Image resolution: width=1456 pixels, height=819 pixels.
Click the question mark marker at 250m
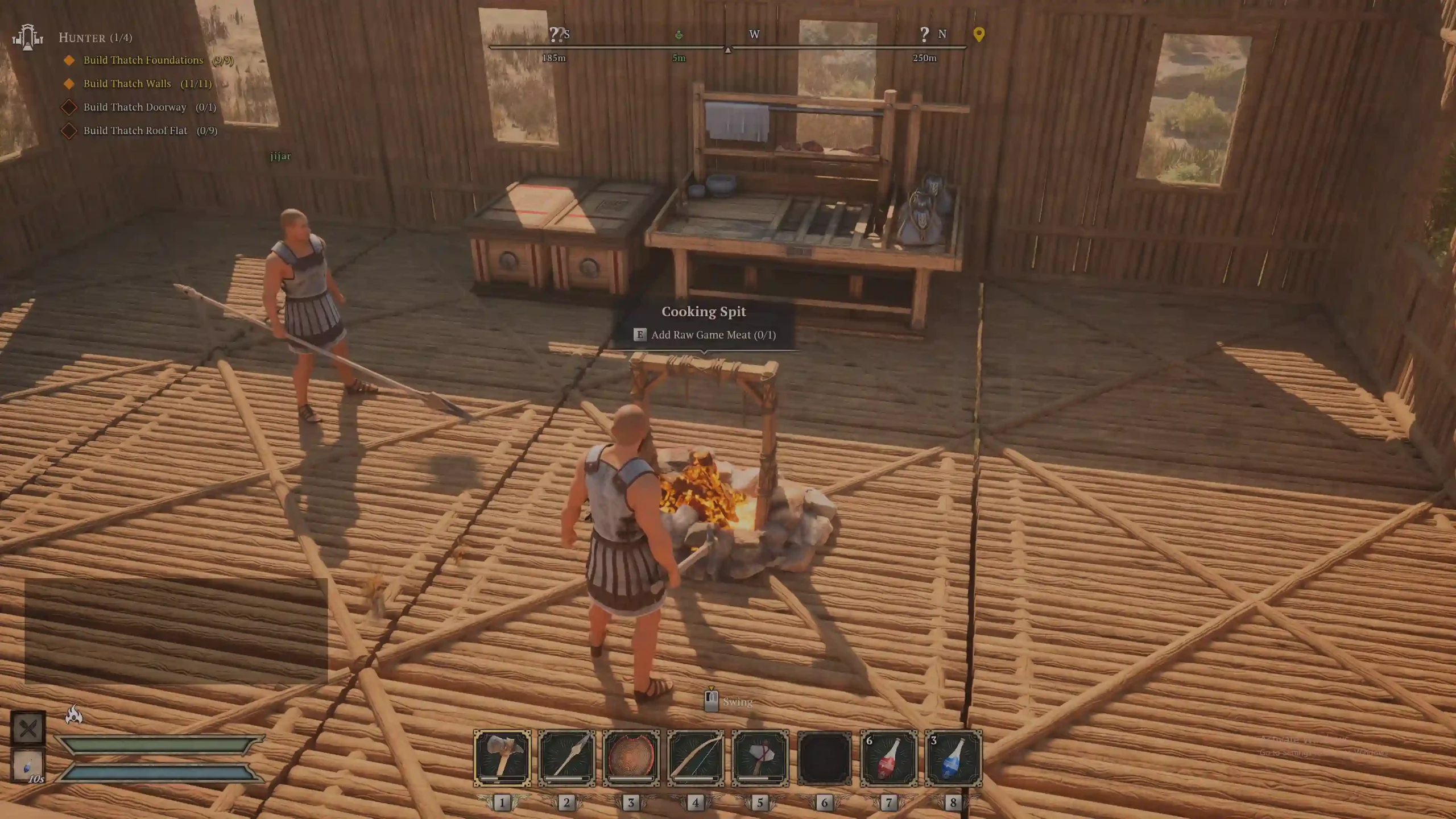tap(924, 35)
